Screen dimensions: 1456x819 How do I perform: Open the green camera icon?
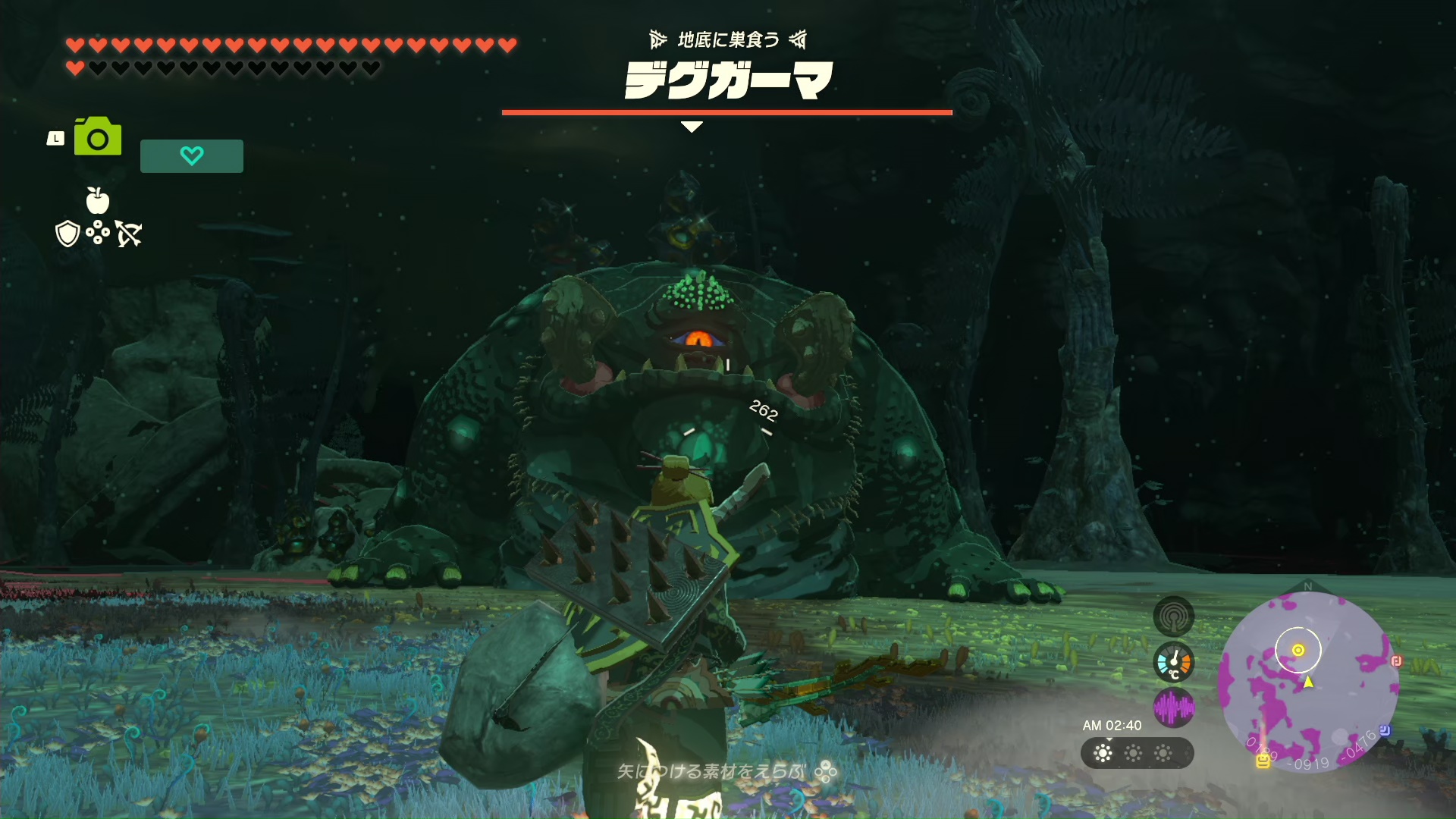[x=98, y=136]
